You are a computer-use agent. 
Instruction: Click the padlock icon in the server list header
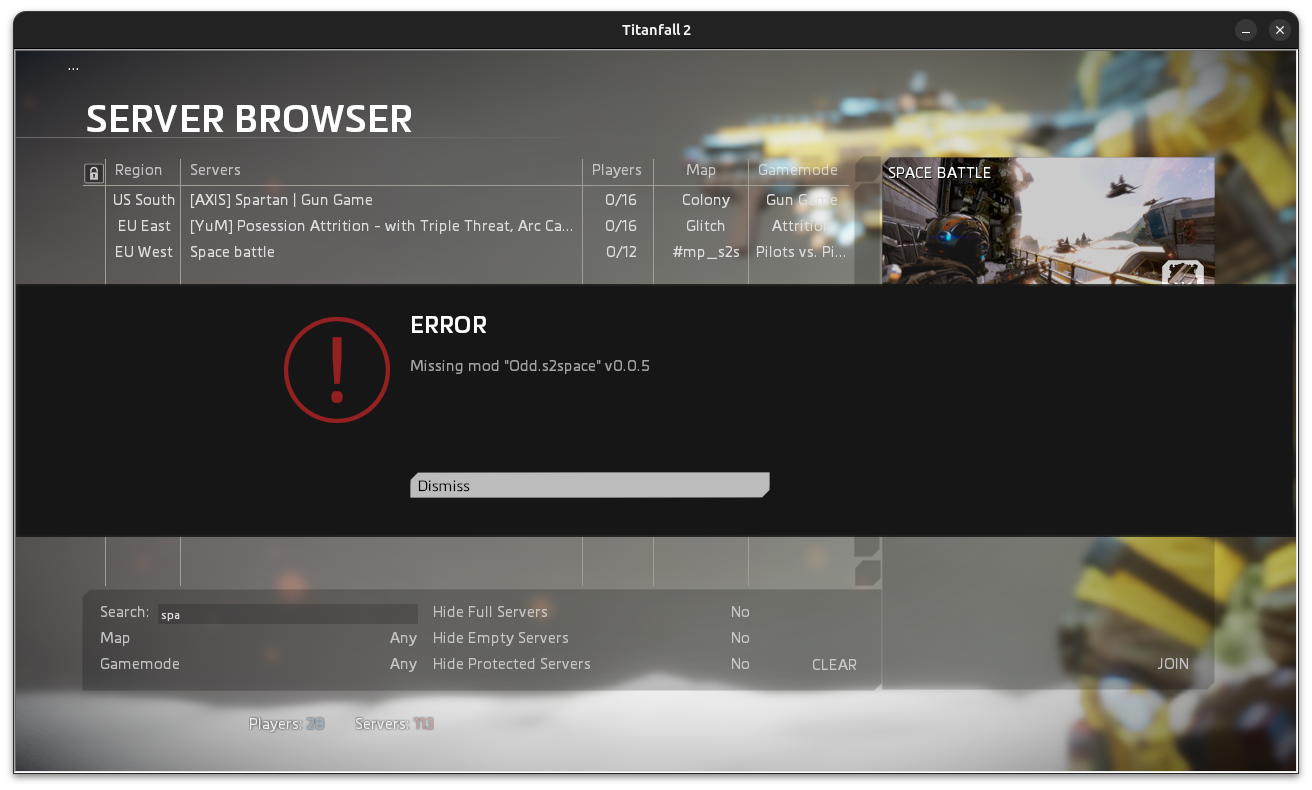[93, 172]
